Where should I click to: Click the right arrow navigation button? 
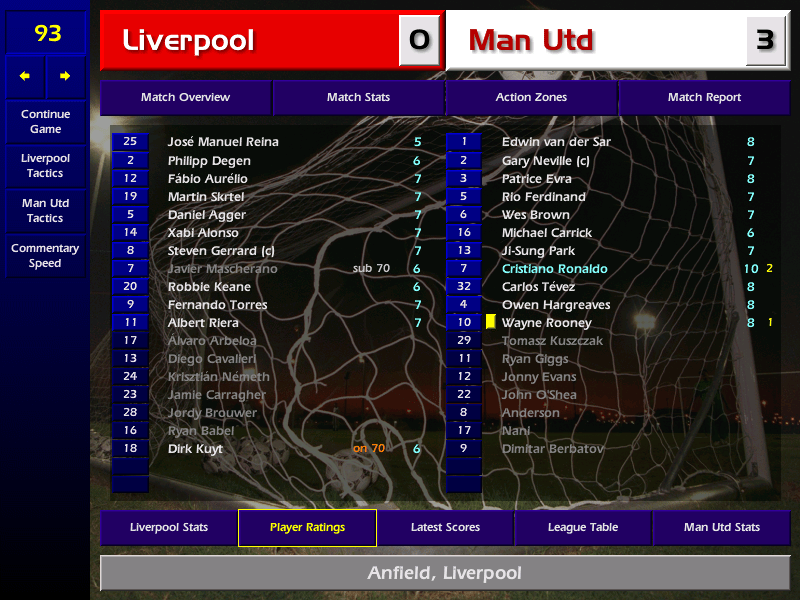pyautogui.click(x=66, y=76)
